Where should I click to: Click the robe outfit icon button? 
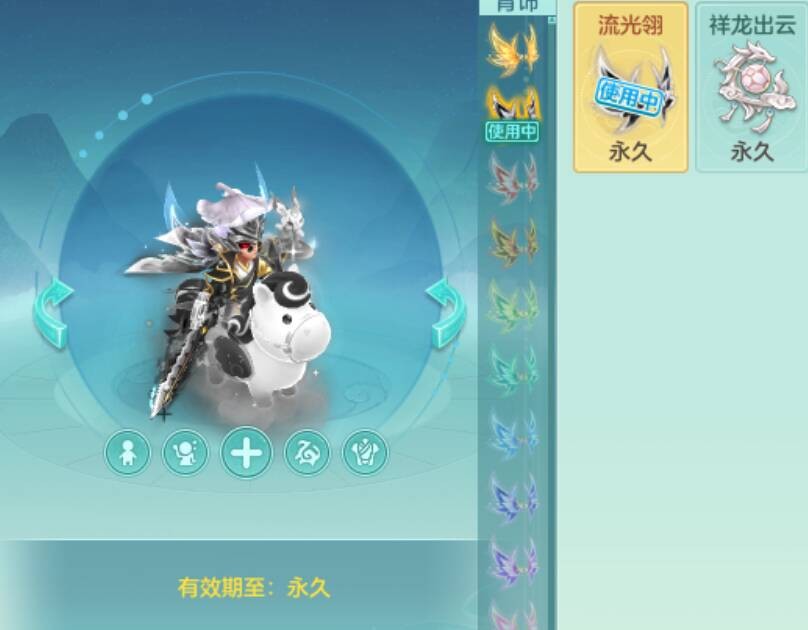(364, 454)
